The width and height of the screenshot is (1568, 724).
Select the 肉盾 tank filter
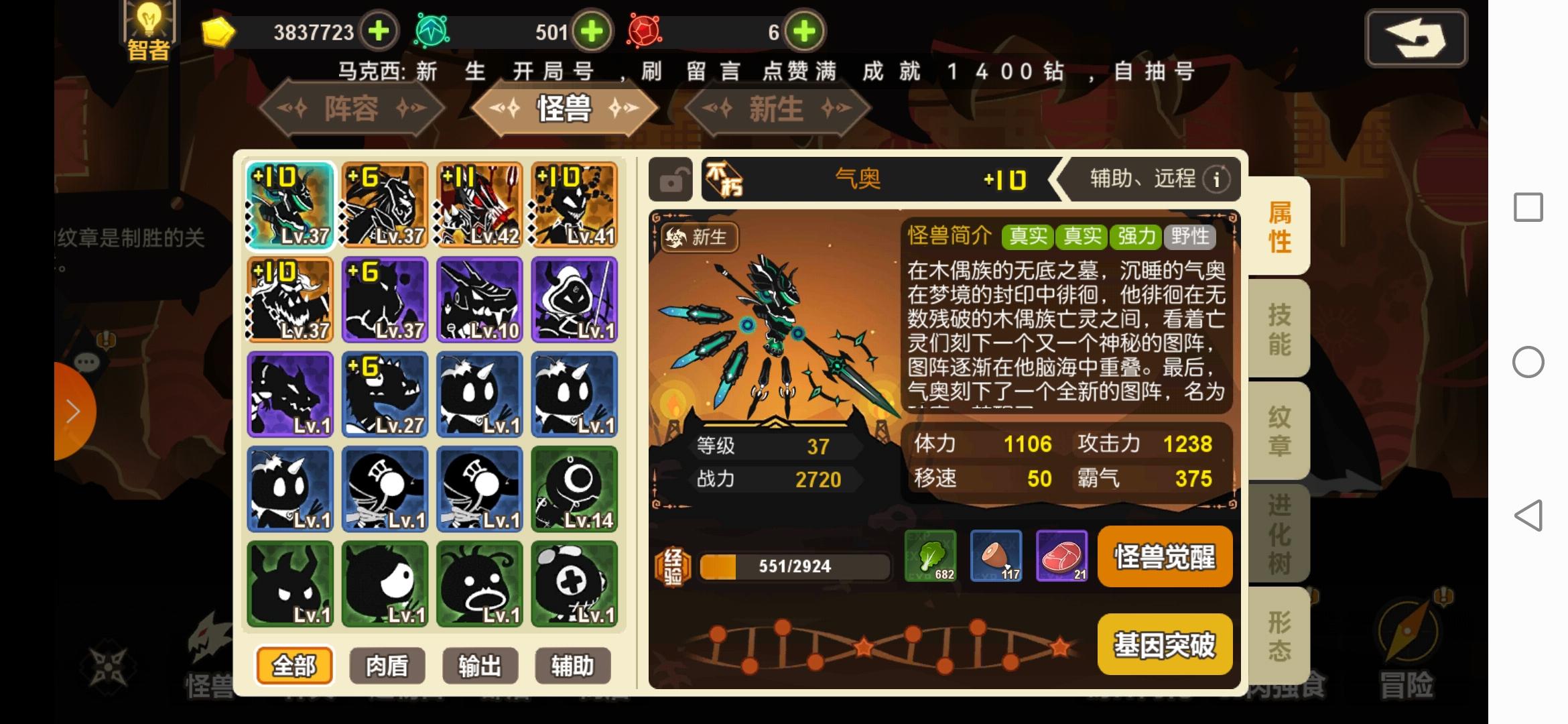[x=386, y=666]
